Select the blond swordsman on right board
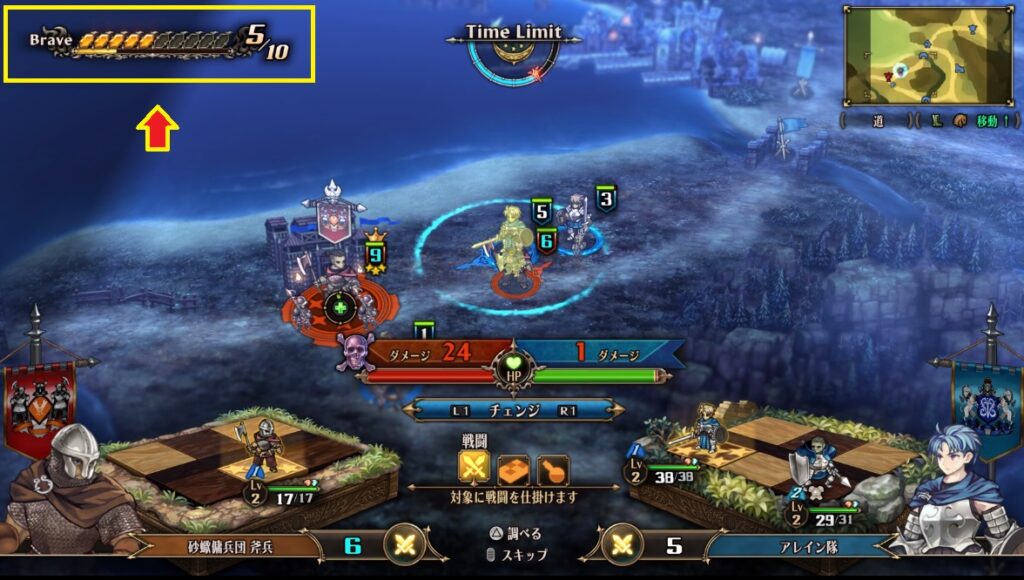This screenshot has height=580, width=1024. click(707, 428)
